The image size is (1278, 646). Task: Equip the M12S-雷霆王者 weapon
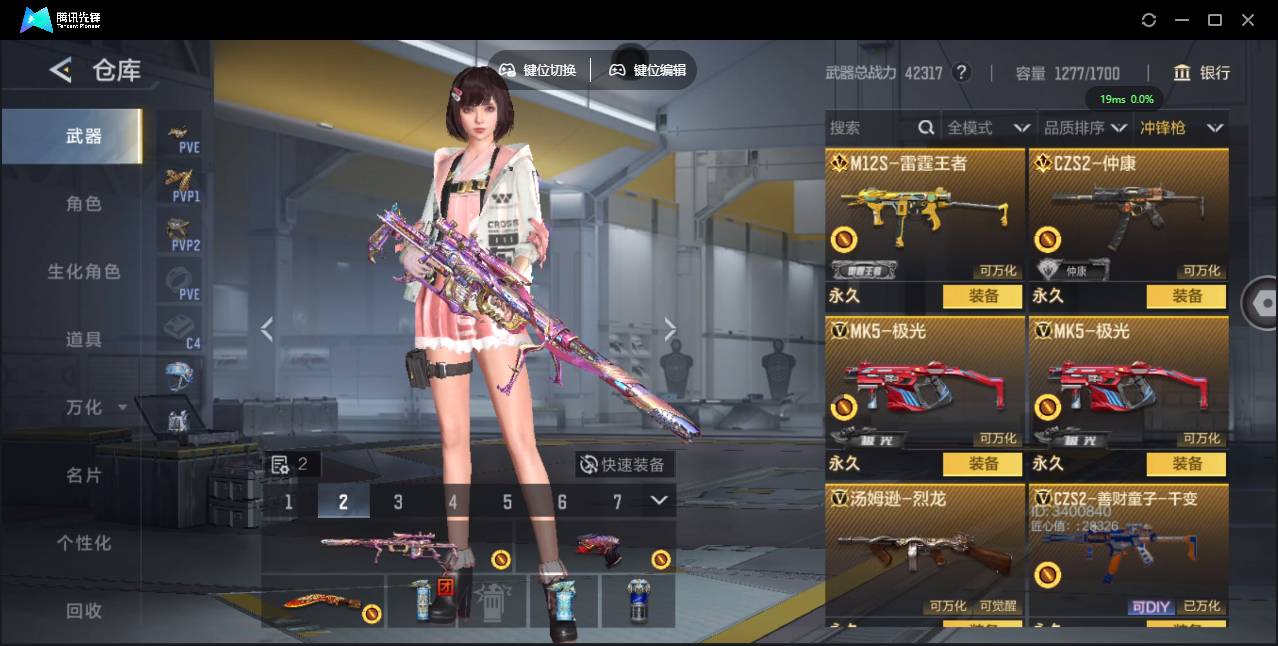click(x=983, y=296)
